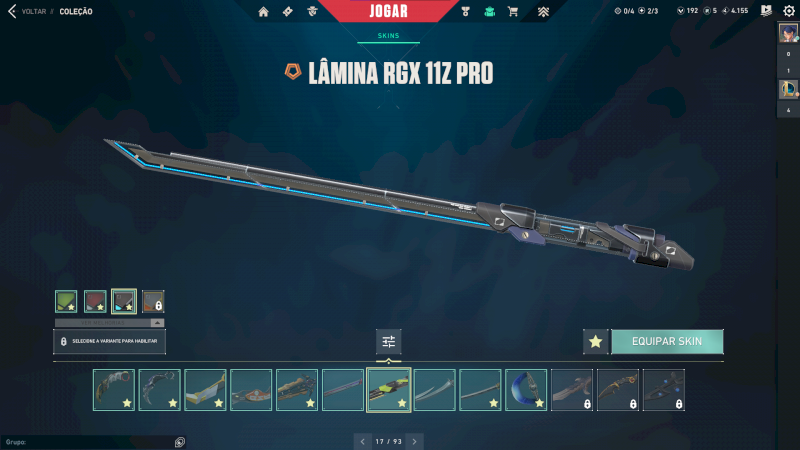Open the settings gear icon
Viewport: 800px width, 450px height.
pyautogui.click(x=787, y=11)
